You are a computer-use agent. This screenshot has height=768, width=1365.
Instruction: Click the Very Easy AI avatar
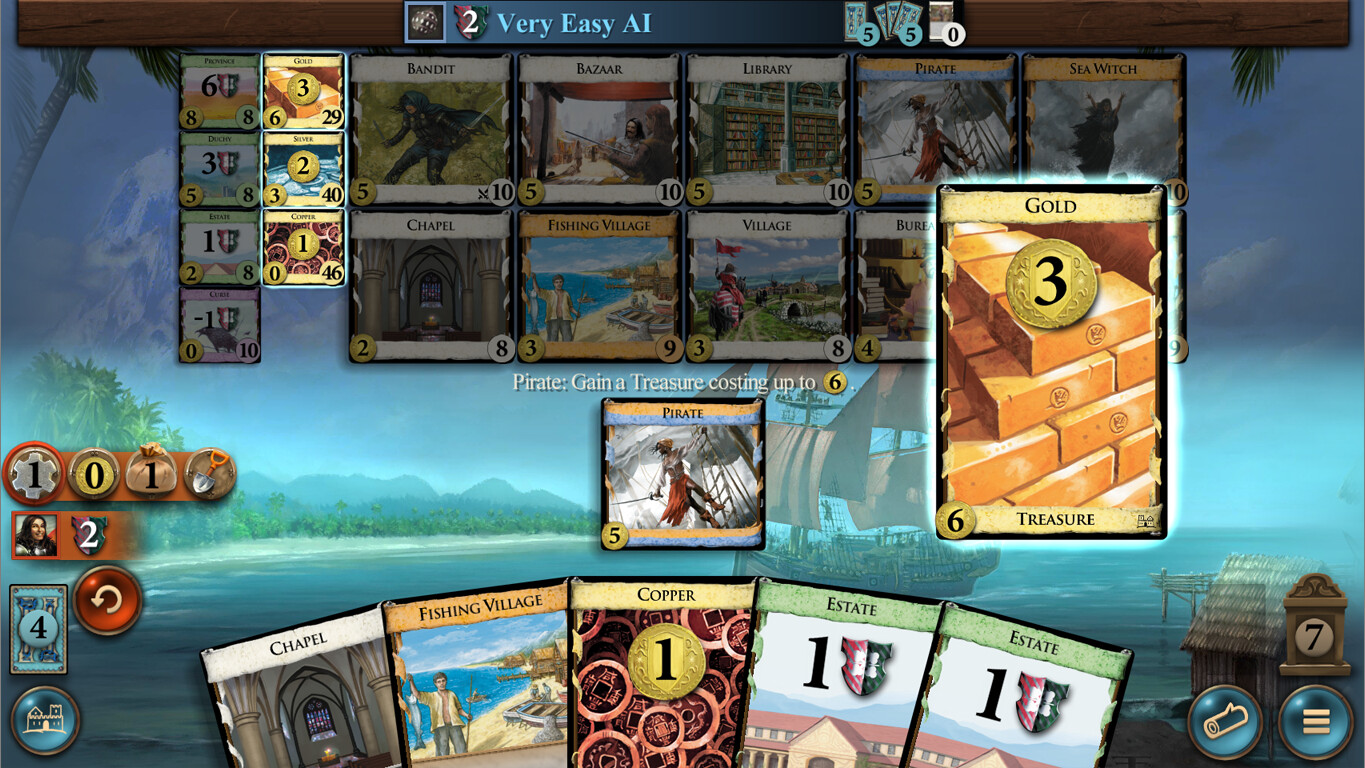[x=426, y=22]
